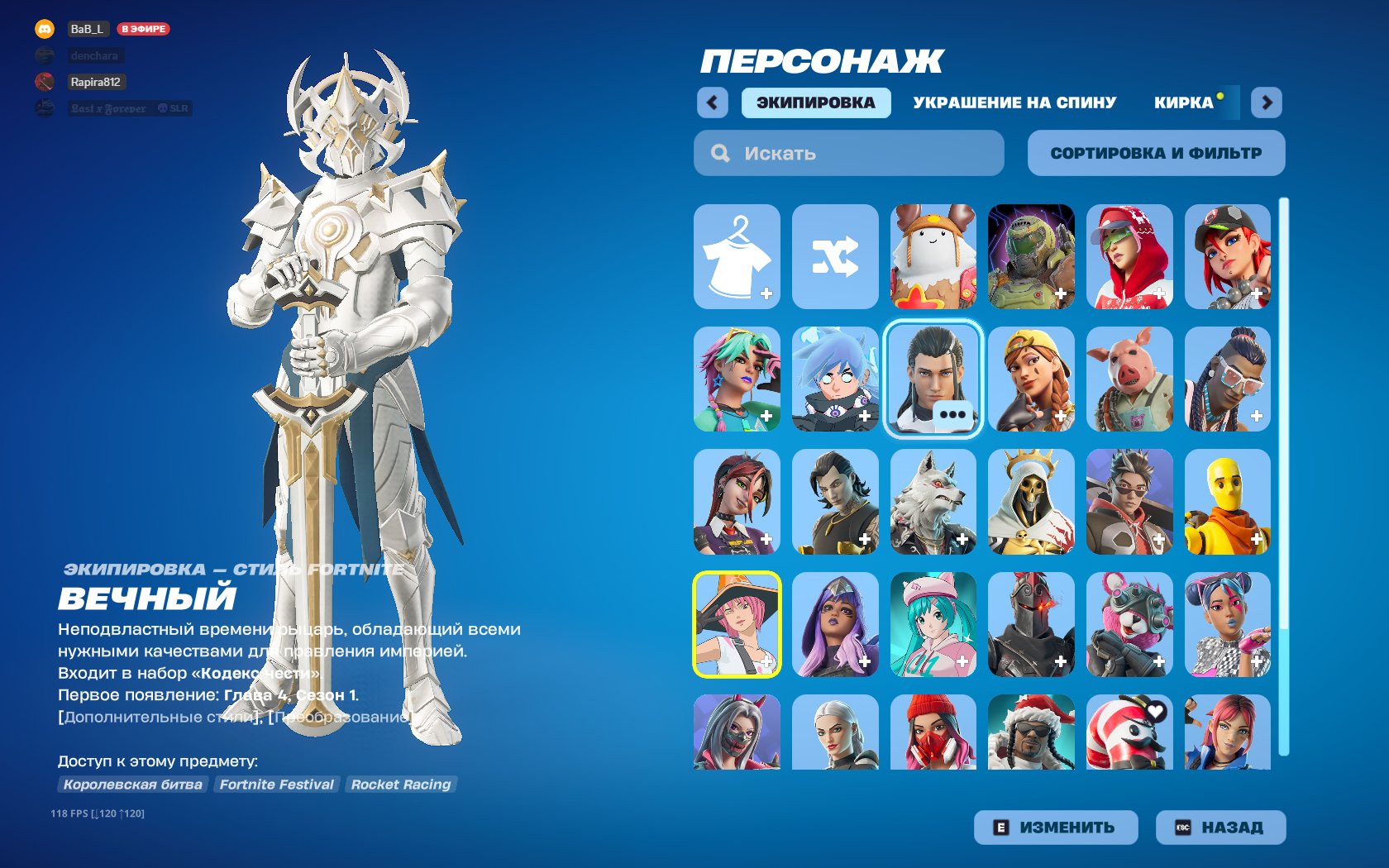
Task: Select the werewolf outfit icon
Action: point(932,502)
